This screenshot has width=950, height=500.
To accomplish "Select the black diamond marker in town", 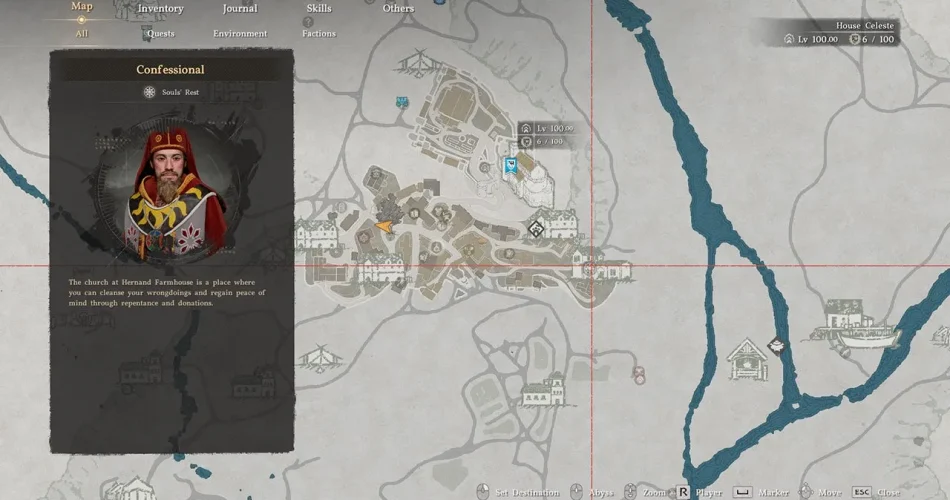I will click(536, 229).
